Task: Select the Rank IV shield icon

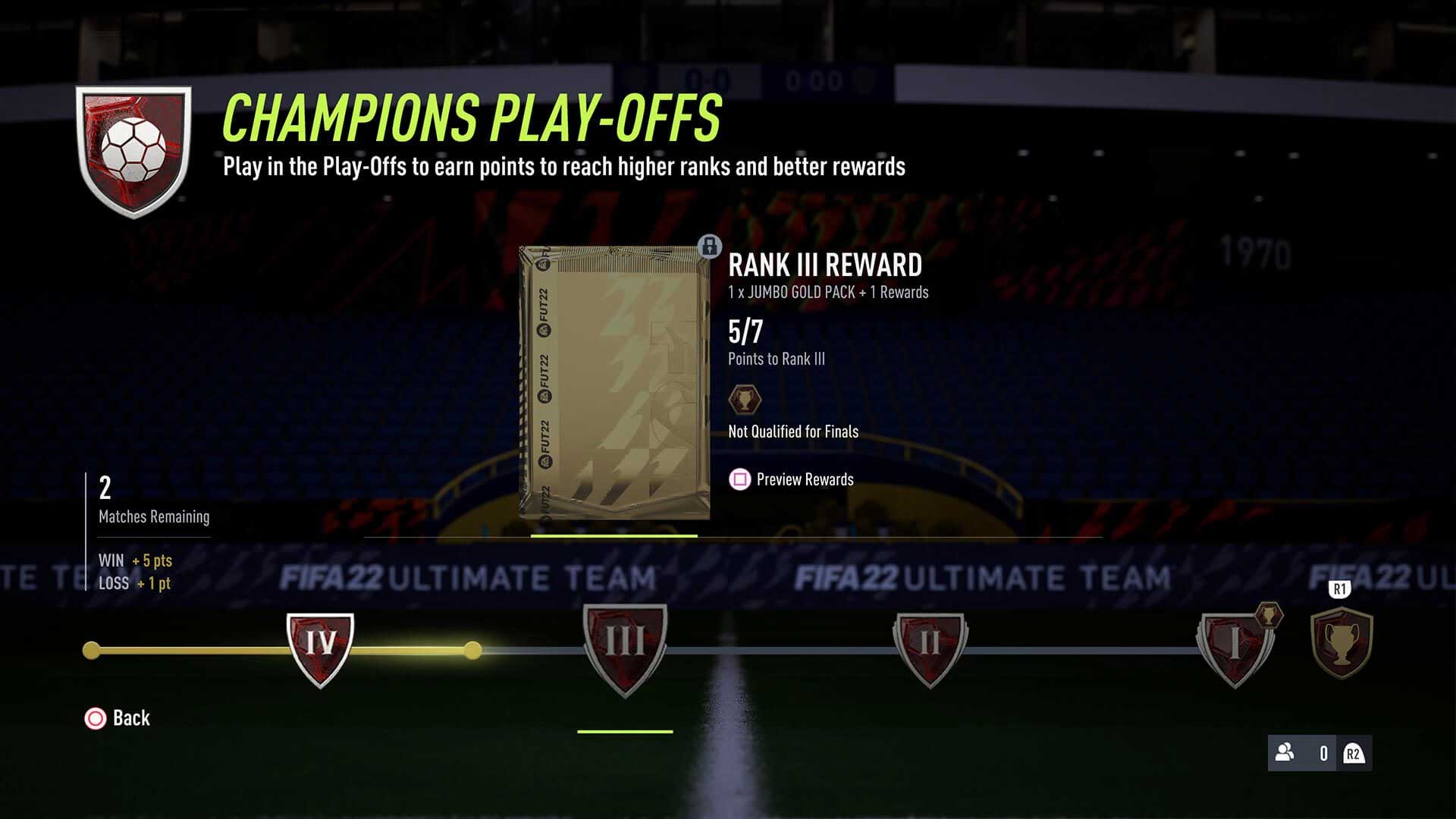Action: coord(320,648)
